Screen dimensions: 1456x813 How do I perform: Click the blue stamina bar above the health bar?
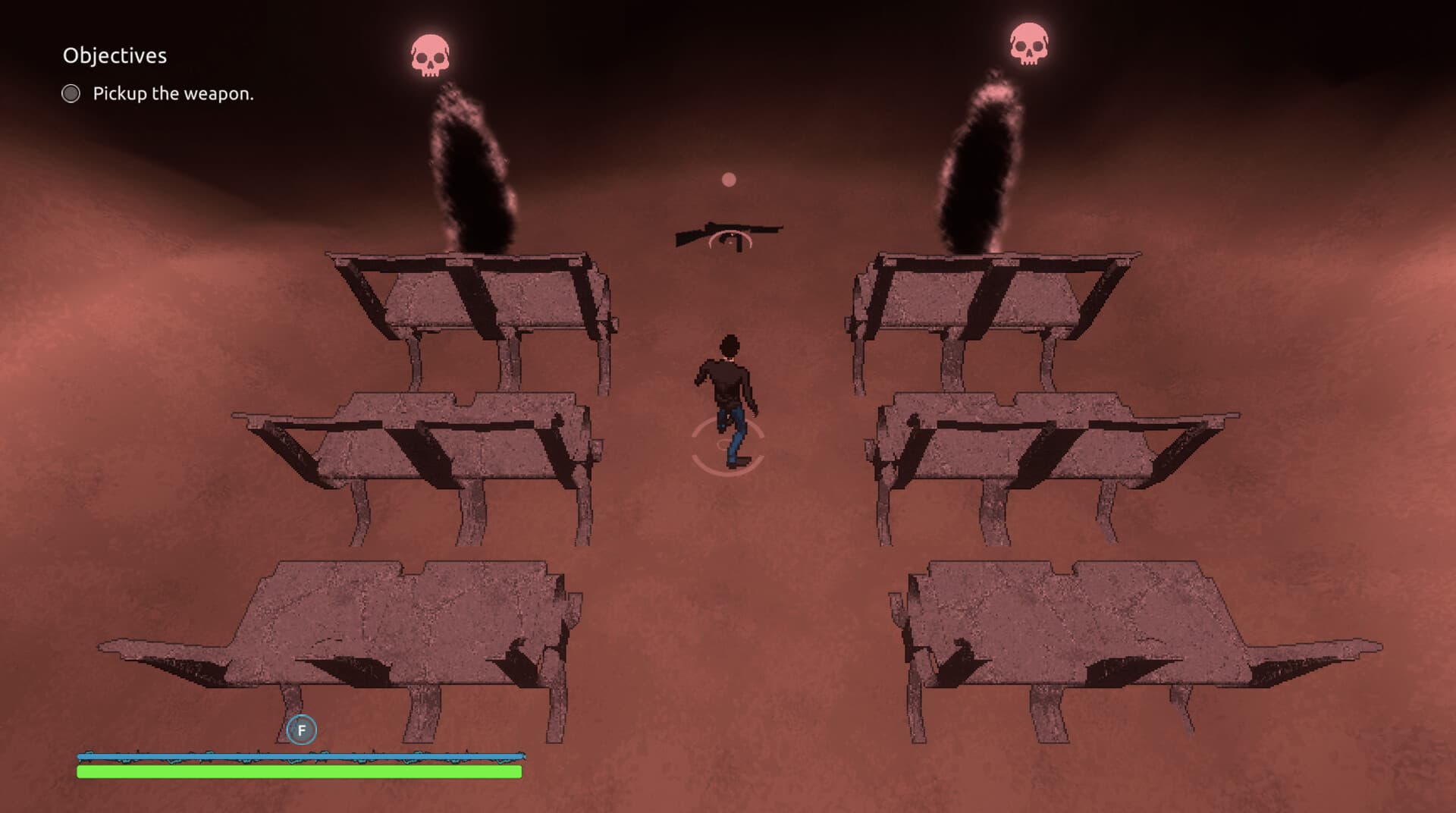(300, 755)
